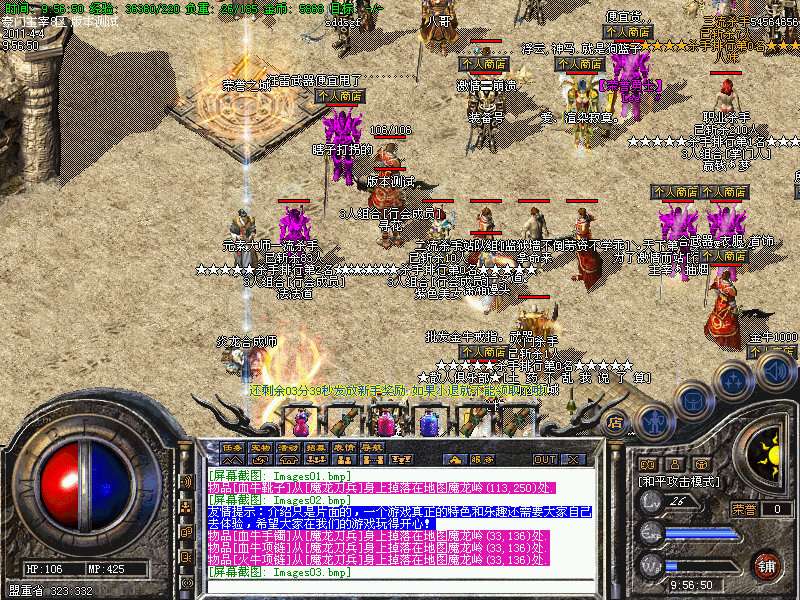Open the bag round button
Screen dimensions: 800x600
(691, 397)
